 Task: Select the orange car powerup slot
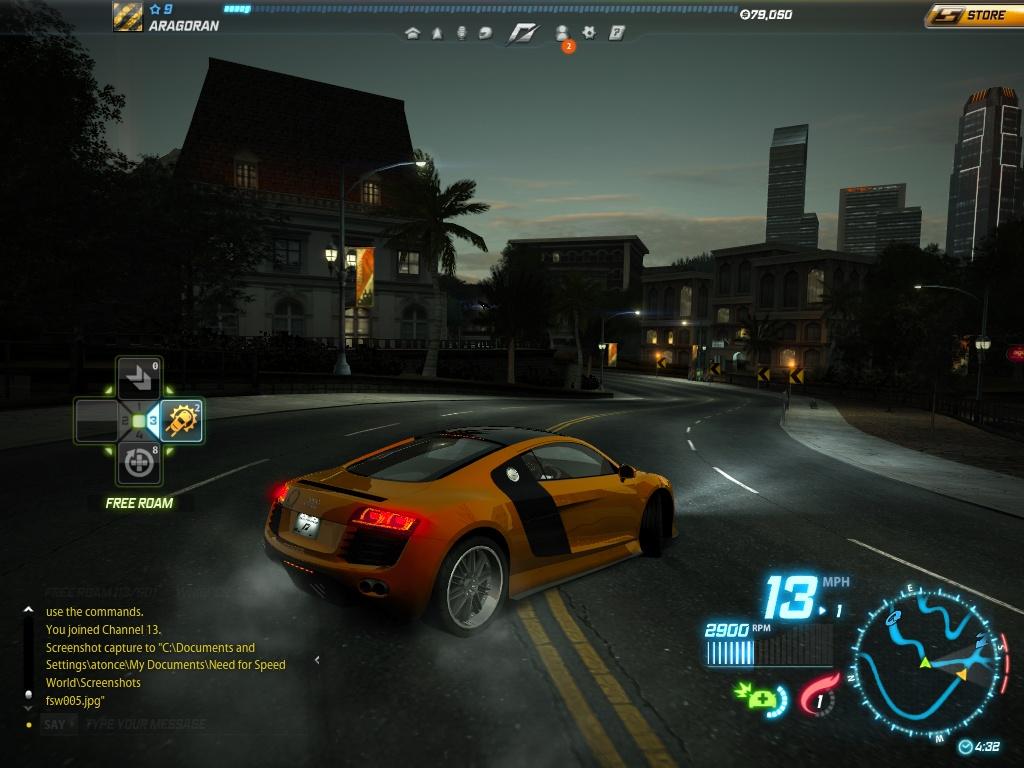point(182,421)
